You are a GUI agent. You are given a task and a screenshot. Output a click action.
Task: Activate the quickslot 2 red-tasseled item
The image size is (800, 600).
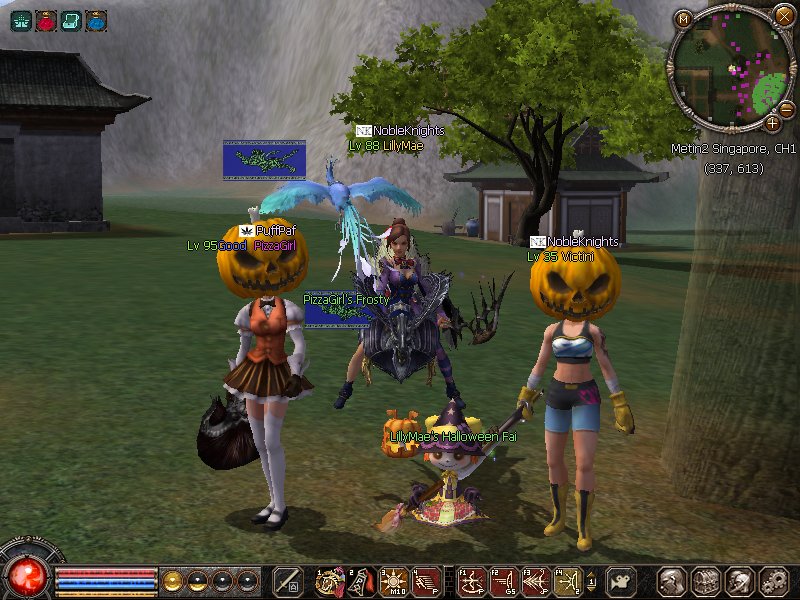click(359, 581)
